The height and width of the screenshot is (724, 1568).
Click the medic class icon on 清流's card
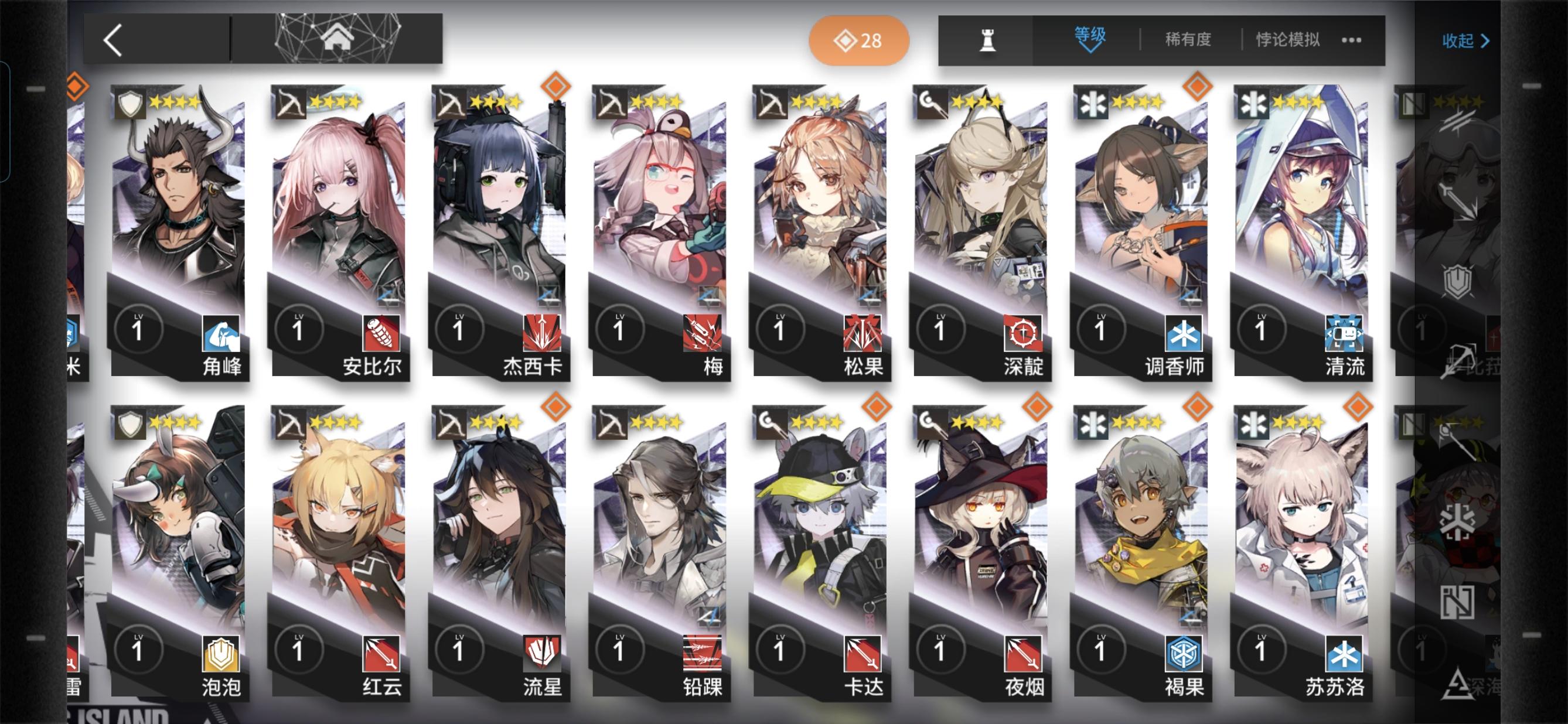pyautogui.click(x=1255, y=104)
